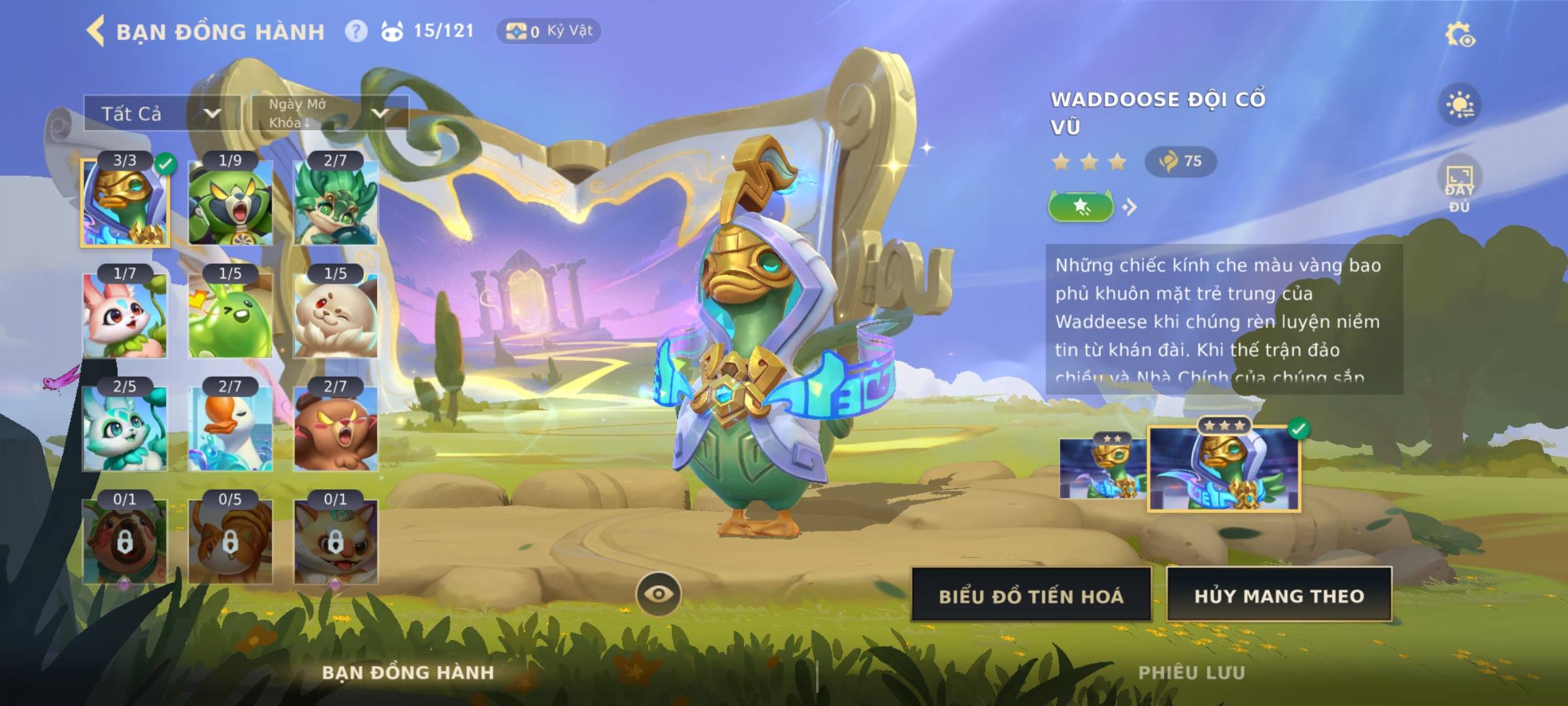Select the green panda companion tile
This screenshot has width=1568, height=706.
pos(230,203)
